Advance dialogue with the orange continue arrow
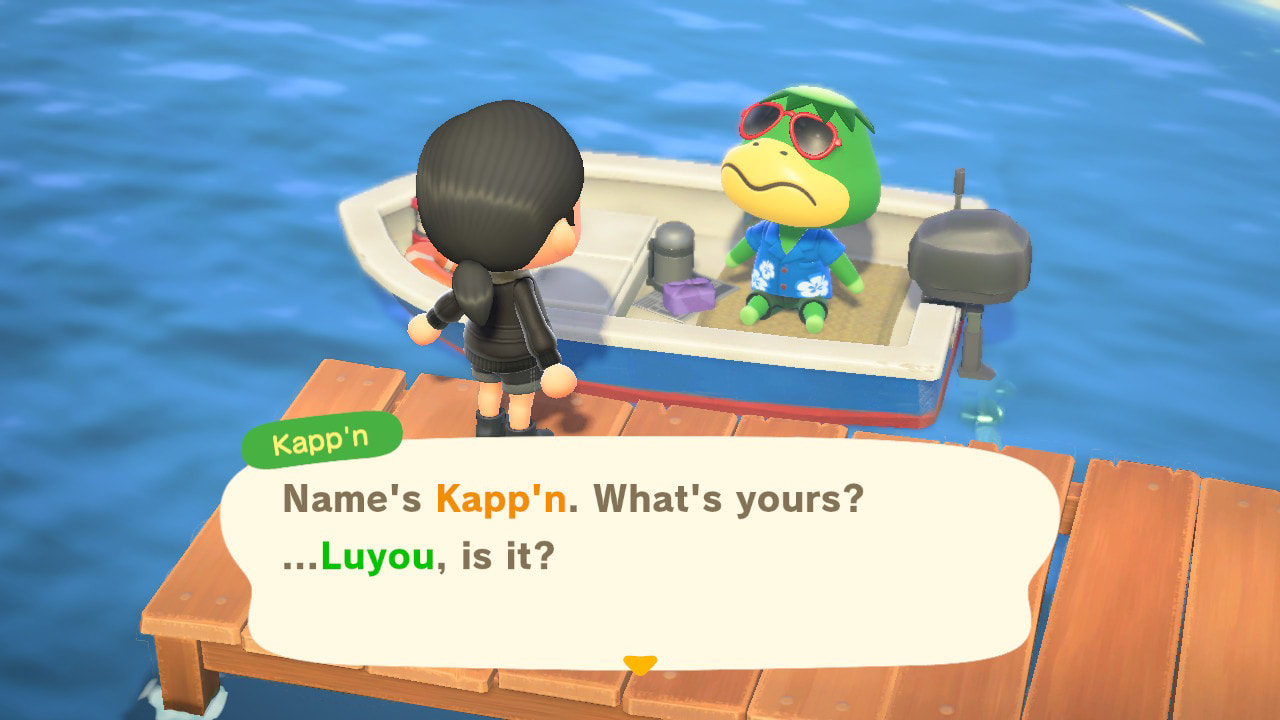 (x=639, y=664)
